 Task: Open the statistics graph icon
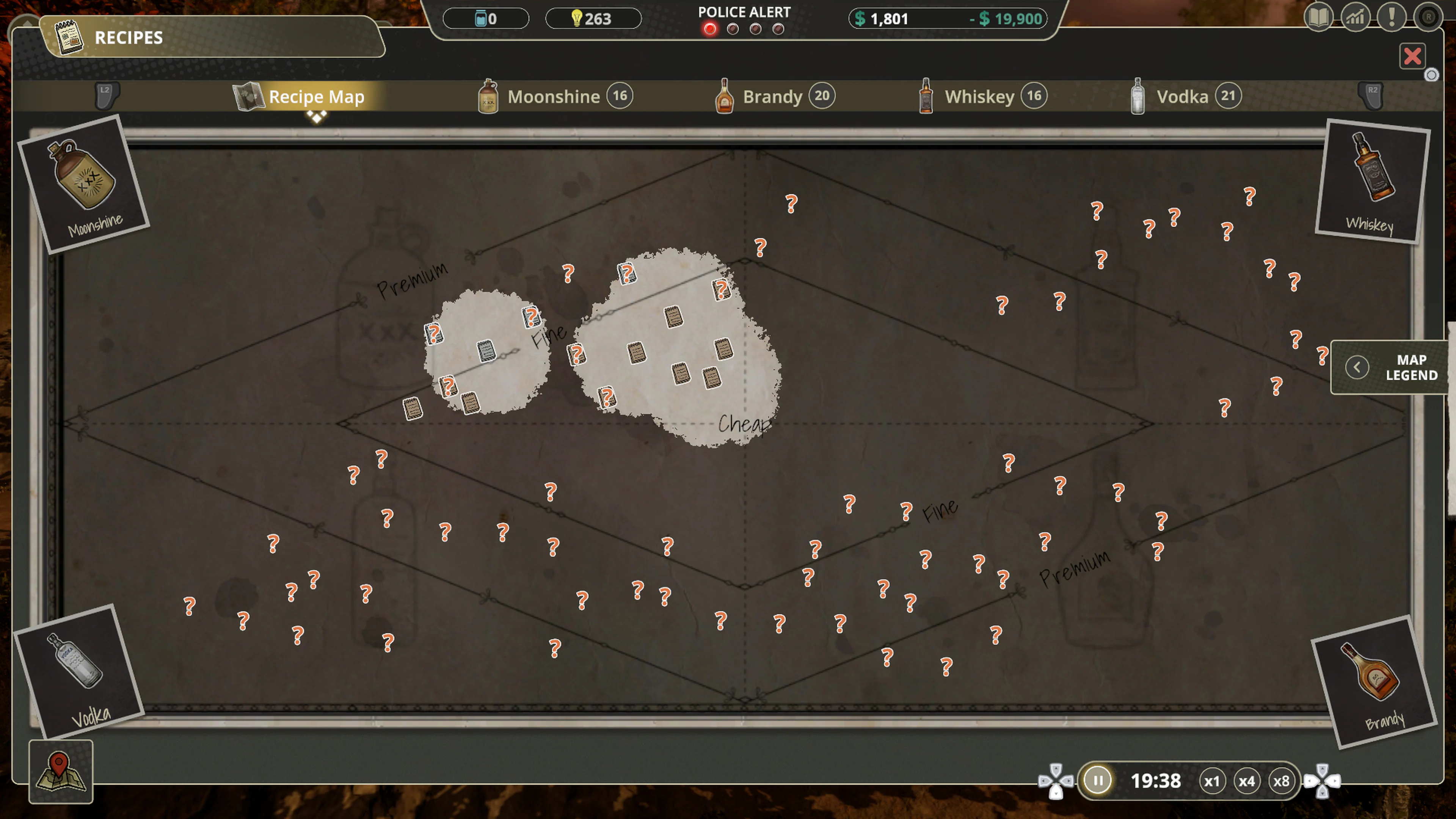point(1356,18)
